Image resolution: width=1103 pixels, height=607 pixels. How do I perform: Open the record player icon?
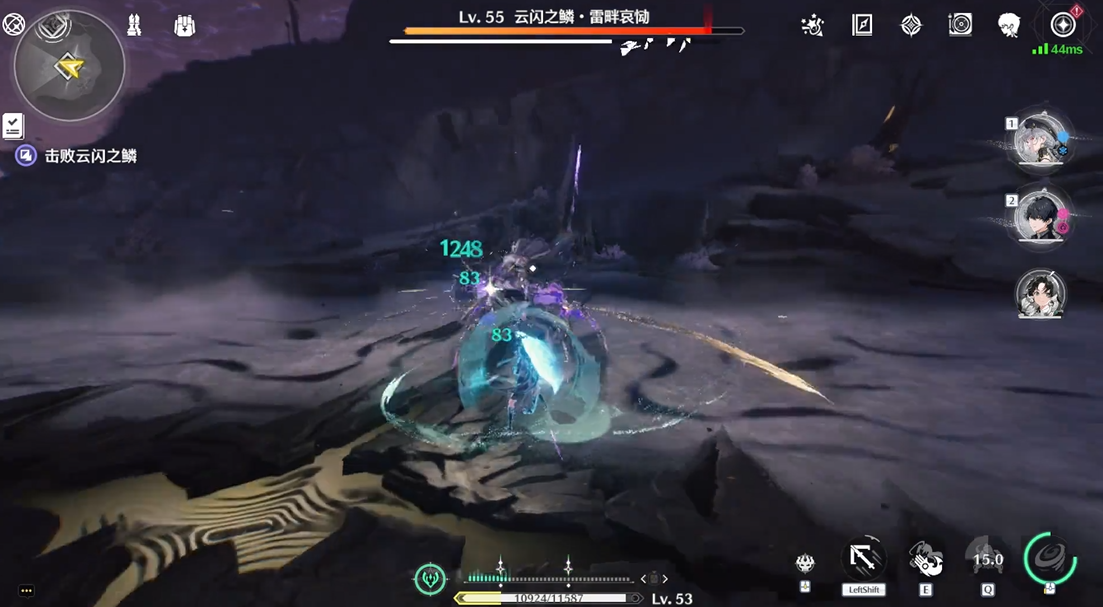tap(960, 26)
